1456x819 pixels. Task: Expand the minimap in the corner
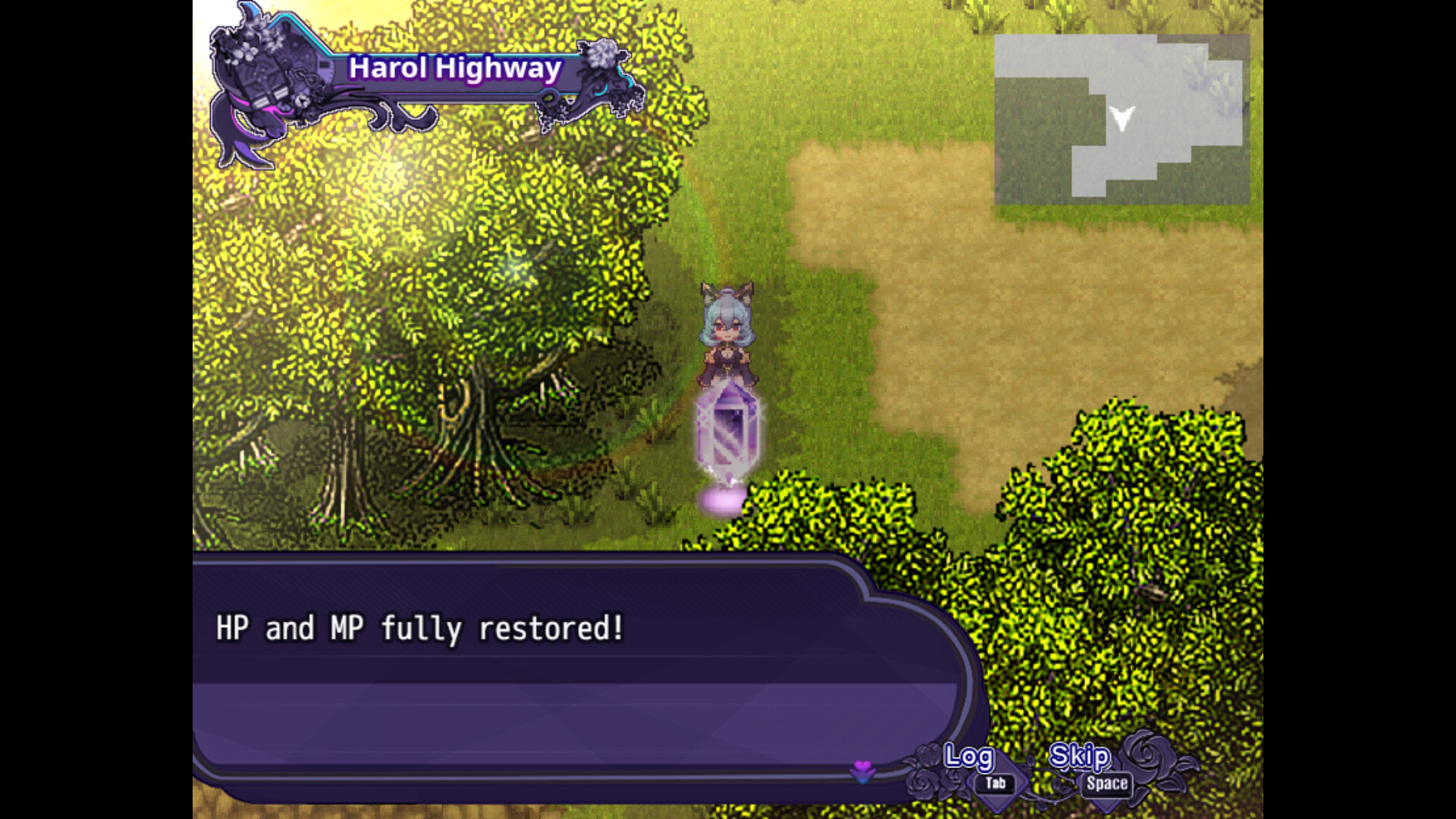[x=1122, y=121]
